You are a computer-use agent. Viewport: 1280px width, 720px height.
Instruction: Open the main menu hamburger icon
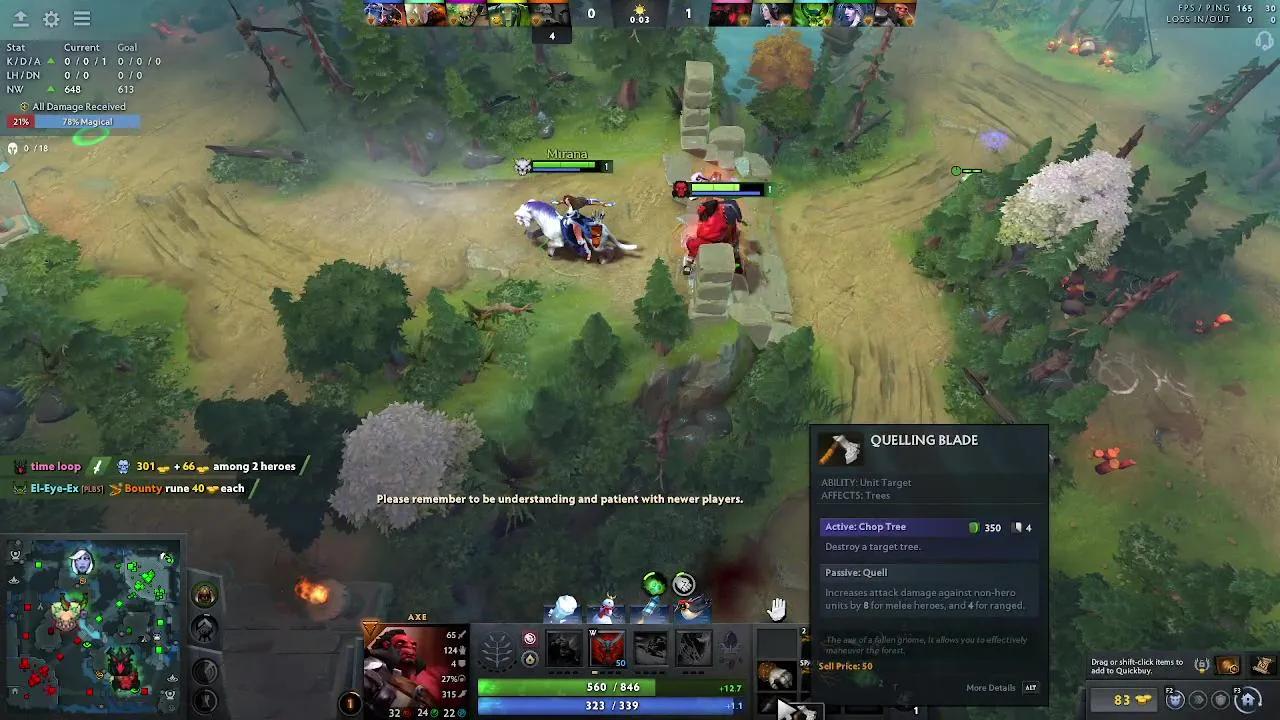(82, 19)
